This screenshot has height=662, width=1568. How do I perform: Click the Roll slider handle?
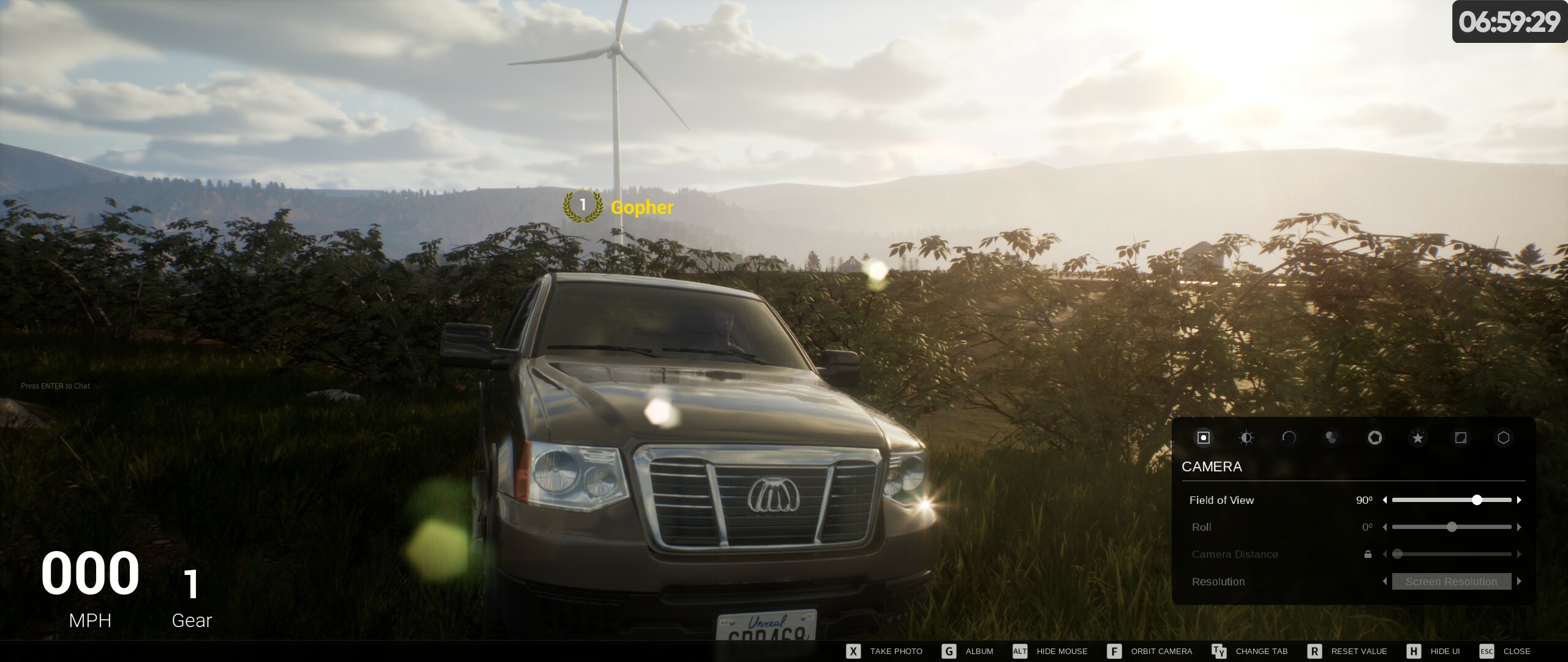coord(1452,527)
